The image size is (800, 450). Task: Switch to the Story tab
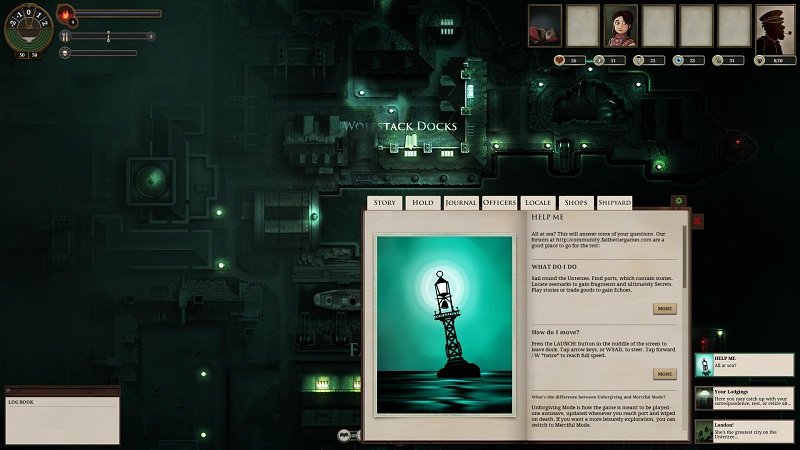(x=385, y=202)
